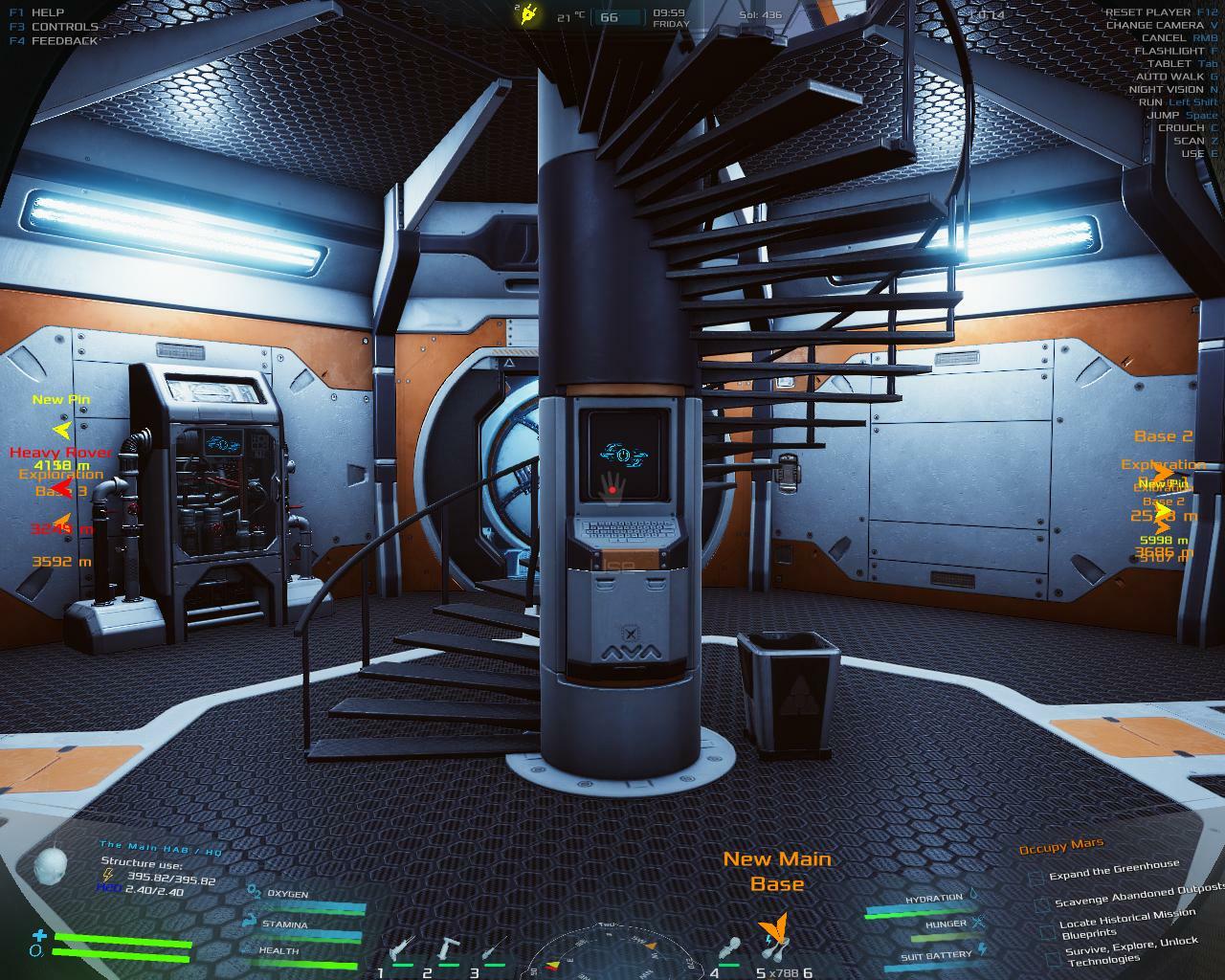Click the Expand the Greenhouse objective
Image resolution: width=1225 pixels, height=980 pixels.
click(x=1114, y=869)
